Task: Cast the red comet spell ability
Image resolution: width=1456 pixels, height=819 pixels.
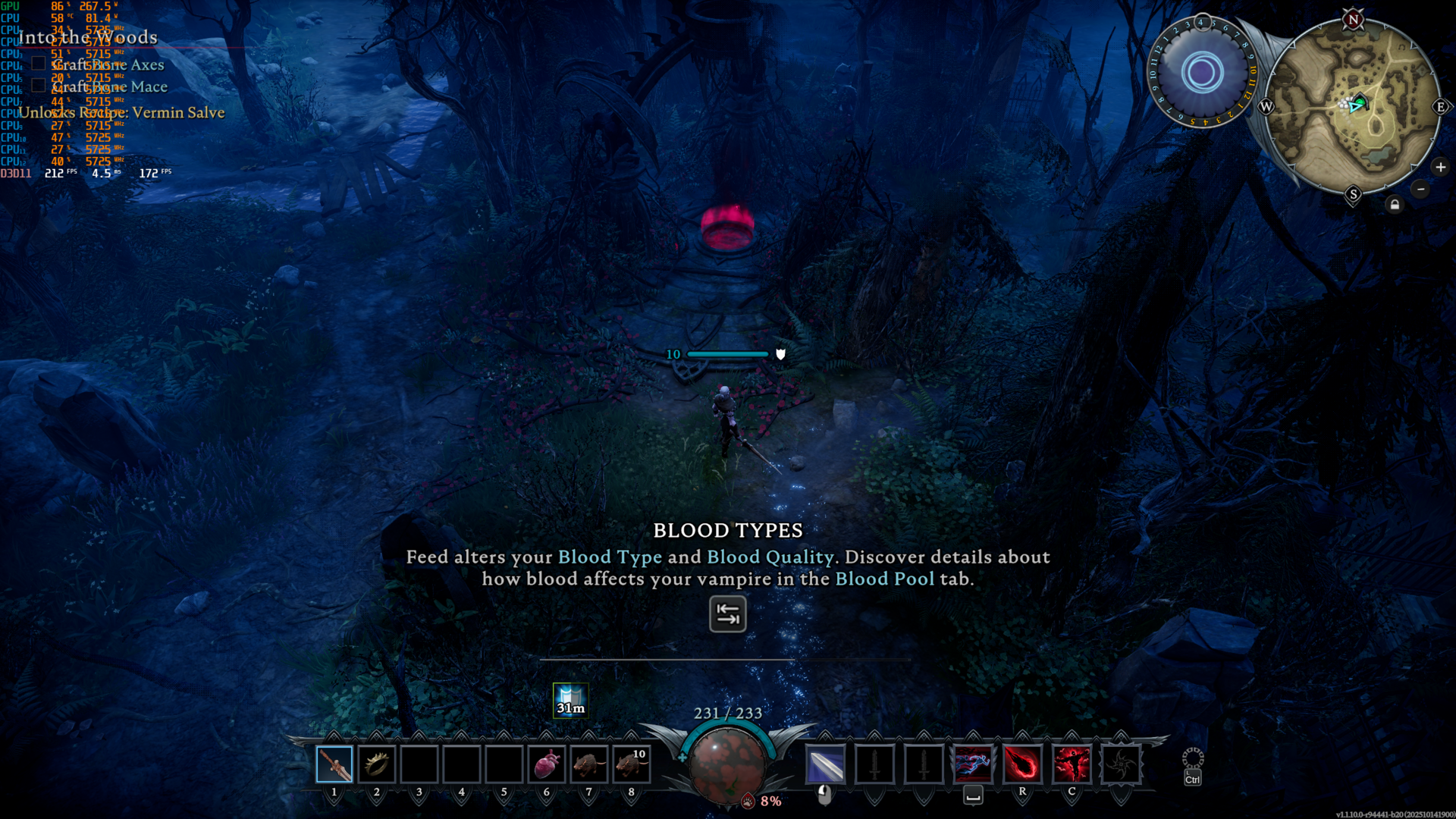Action: point(1022,764)
